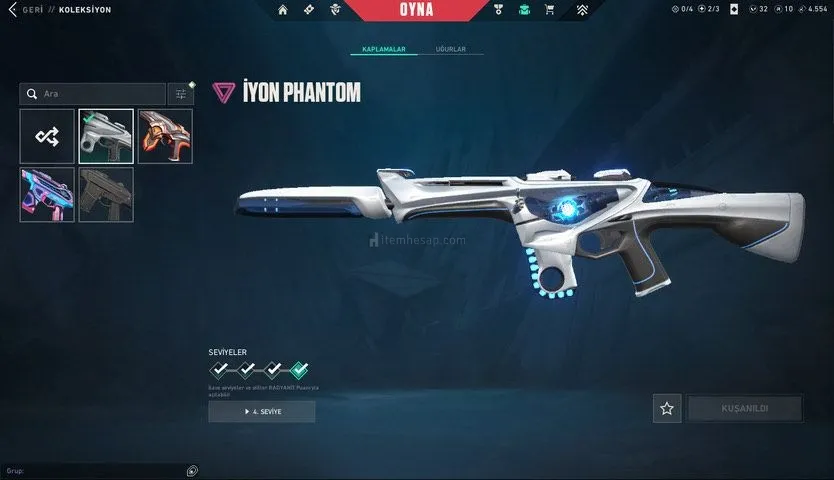Choose the default dark Phantom skin

coord(106,195)
